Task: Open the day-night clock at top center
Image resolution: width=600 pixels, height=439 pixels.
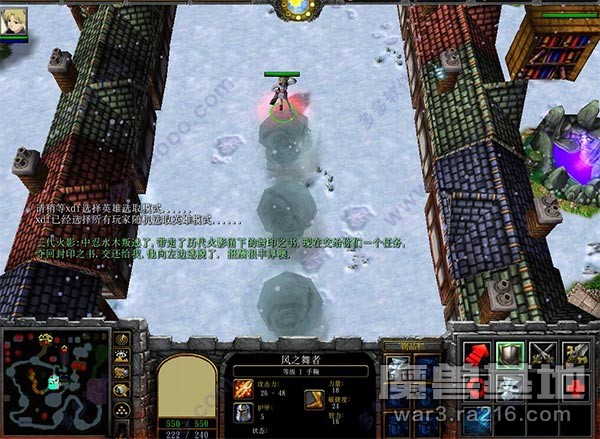Action: 297,9
